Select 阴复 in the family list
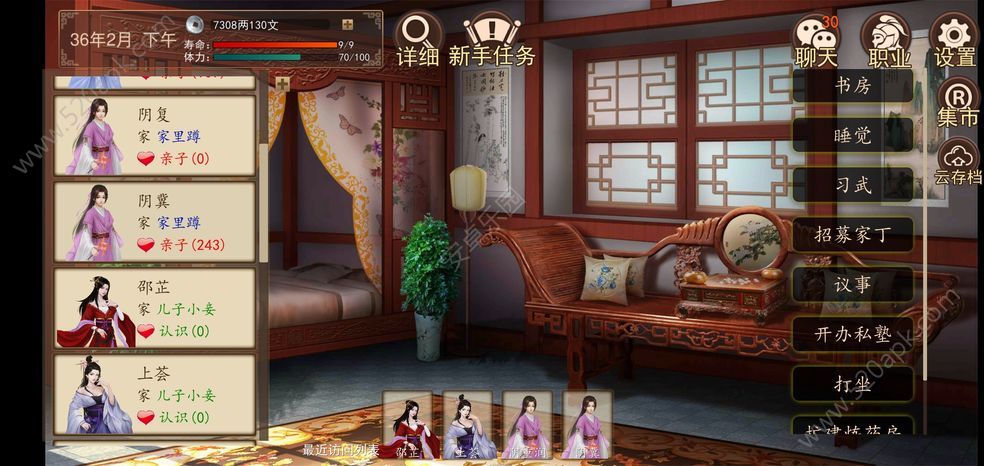This screenshot has height=466, width=984. click(155, 136)
